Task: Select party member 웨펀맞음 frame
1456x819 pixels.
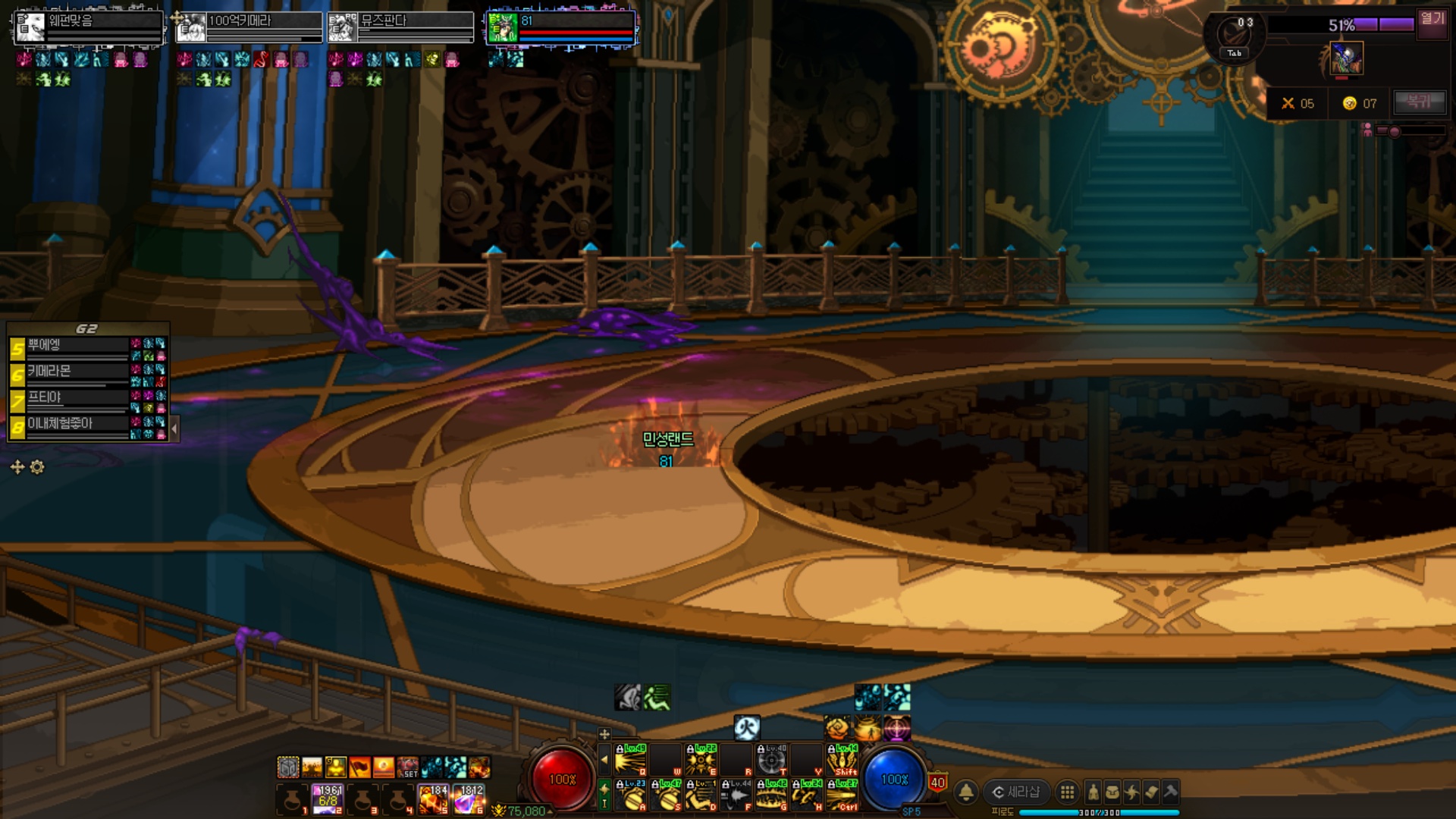Action: coord(89,27)
